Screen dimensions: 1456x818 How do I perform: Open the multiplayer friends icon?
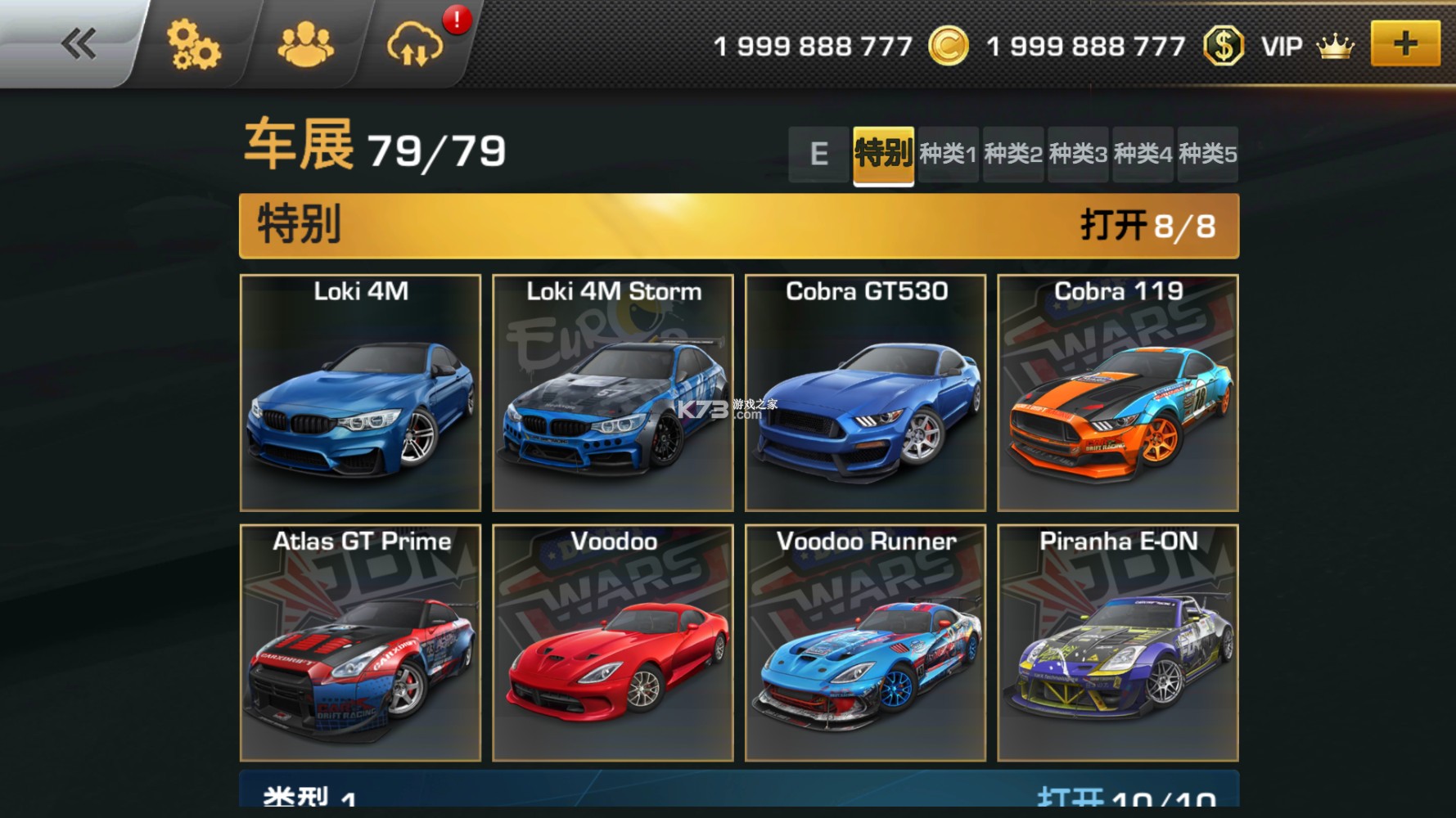(x=305, y=44)
